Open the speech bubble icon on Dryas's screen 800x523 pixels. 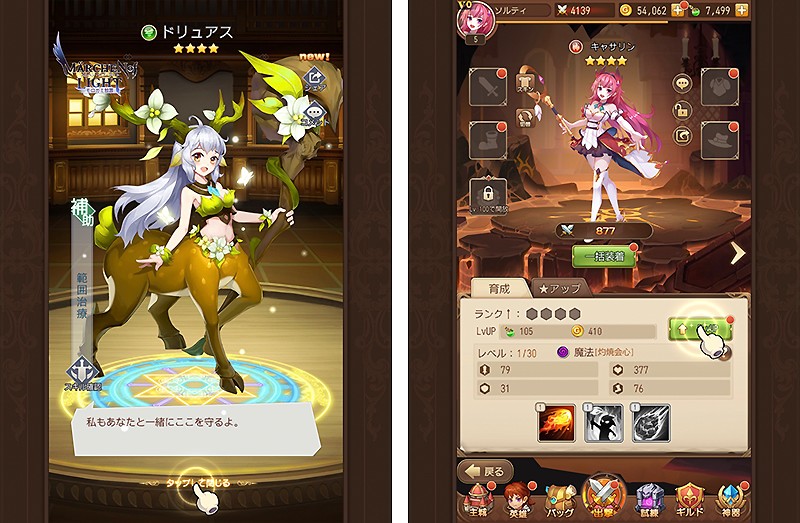coord(314,116)
